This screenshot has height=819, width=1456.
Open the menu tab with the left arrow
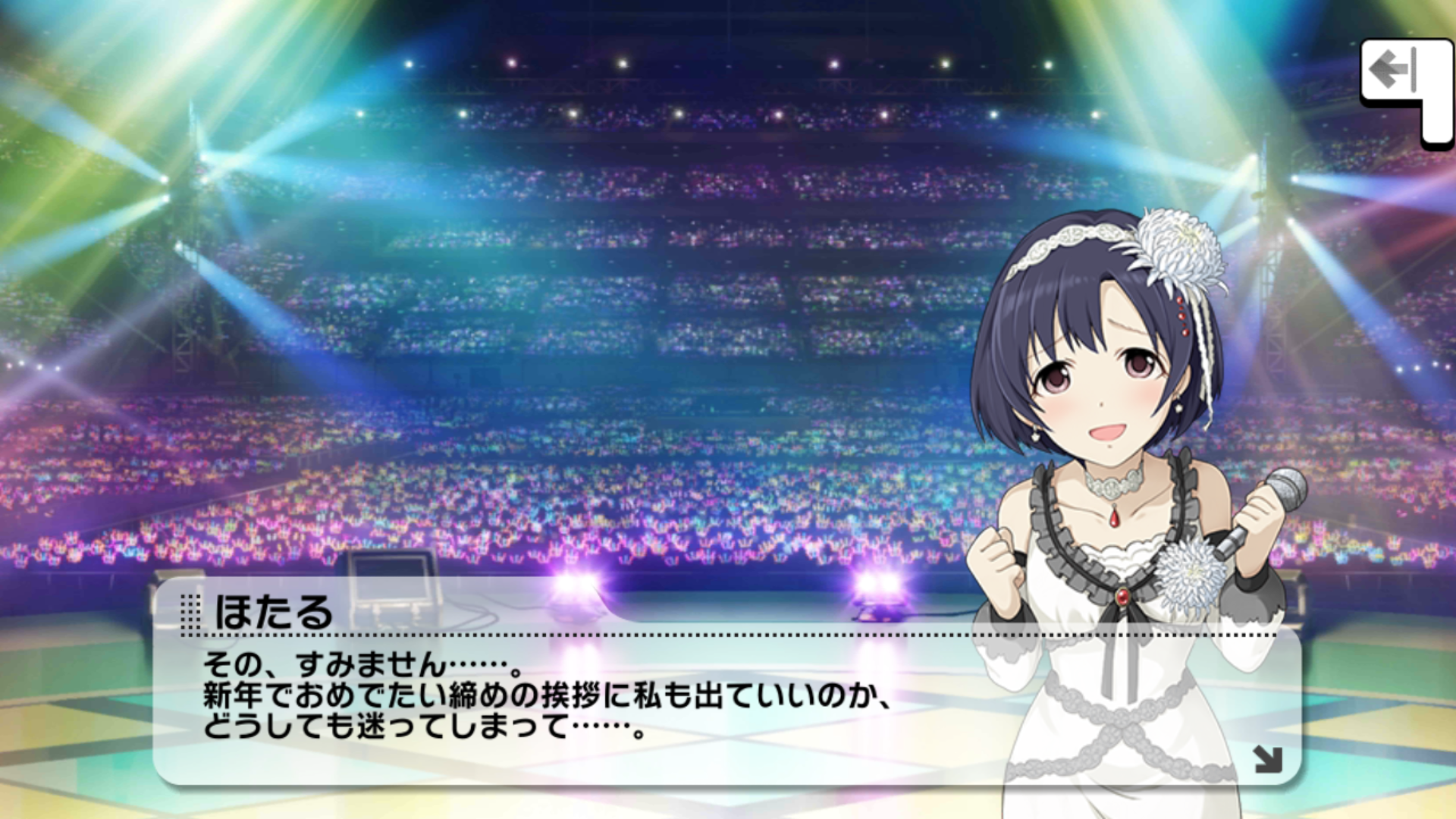coord(1395,74)
